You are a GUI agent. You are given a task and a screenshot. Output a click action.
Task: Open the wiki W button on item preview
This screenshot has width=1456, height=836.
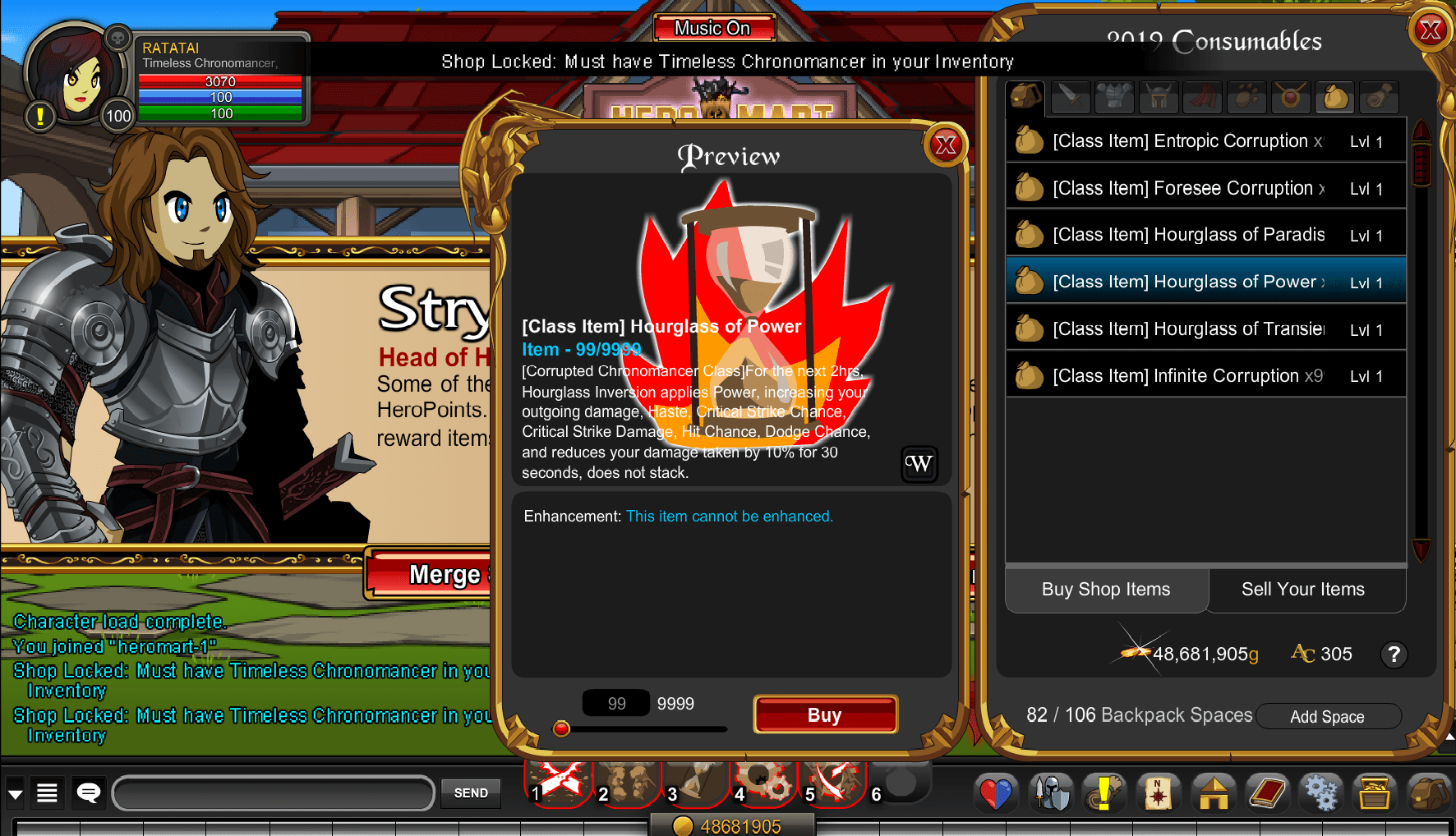pyautogui.click(x=919, y=465)
